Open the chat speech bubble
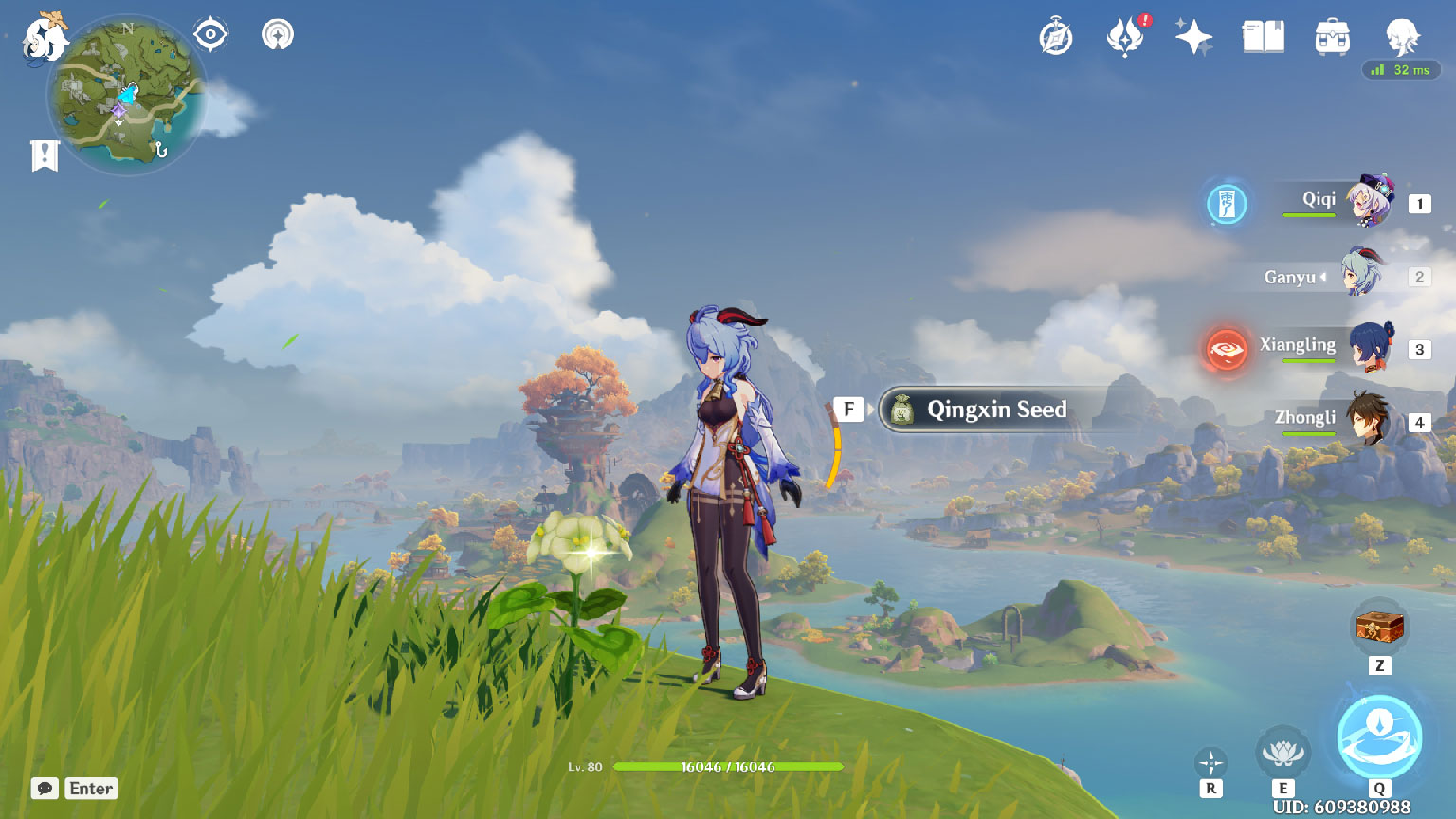1456x819 pixels. coord(45,789)
